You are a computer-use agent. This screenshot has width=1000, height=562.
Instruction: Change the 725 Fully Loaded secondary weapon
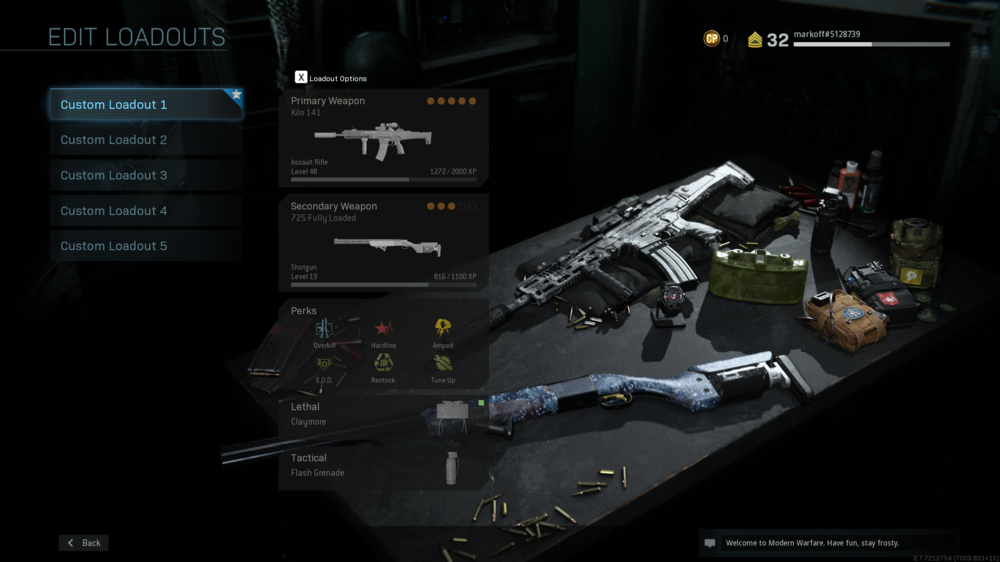click(383, 243)
